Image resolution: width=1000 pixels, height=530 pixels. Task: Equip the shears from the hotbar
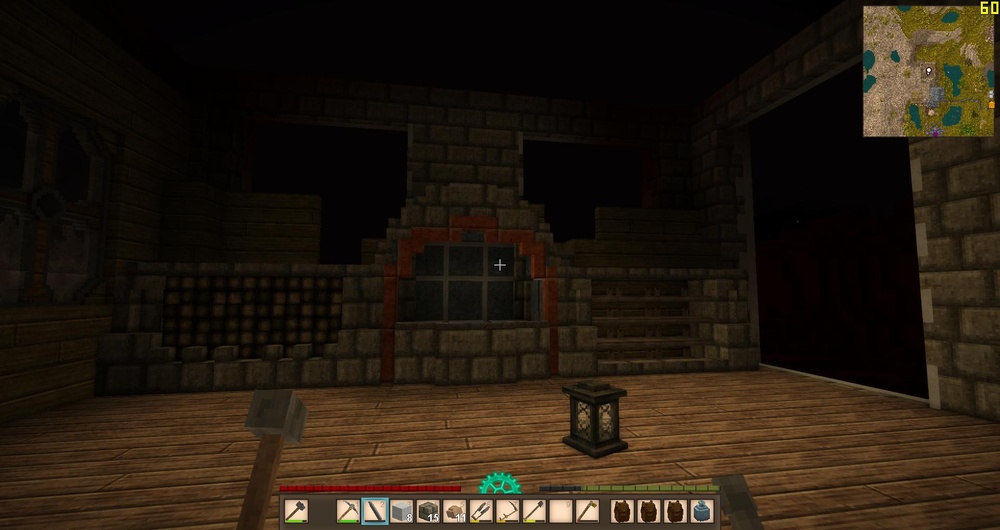click(x=480, y=511)
